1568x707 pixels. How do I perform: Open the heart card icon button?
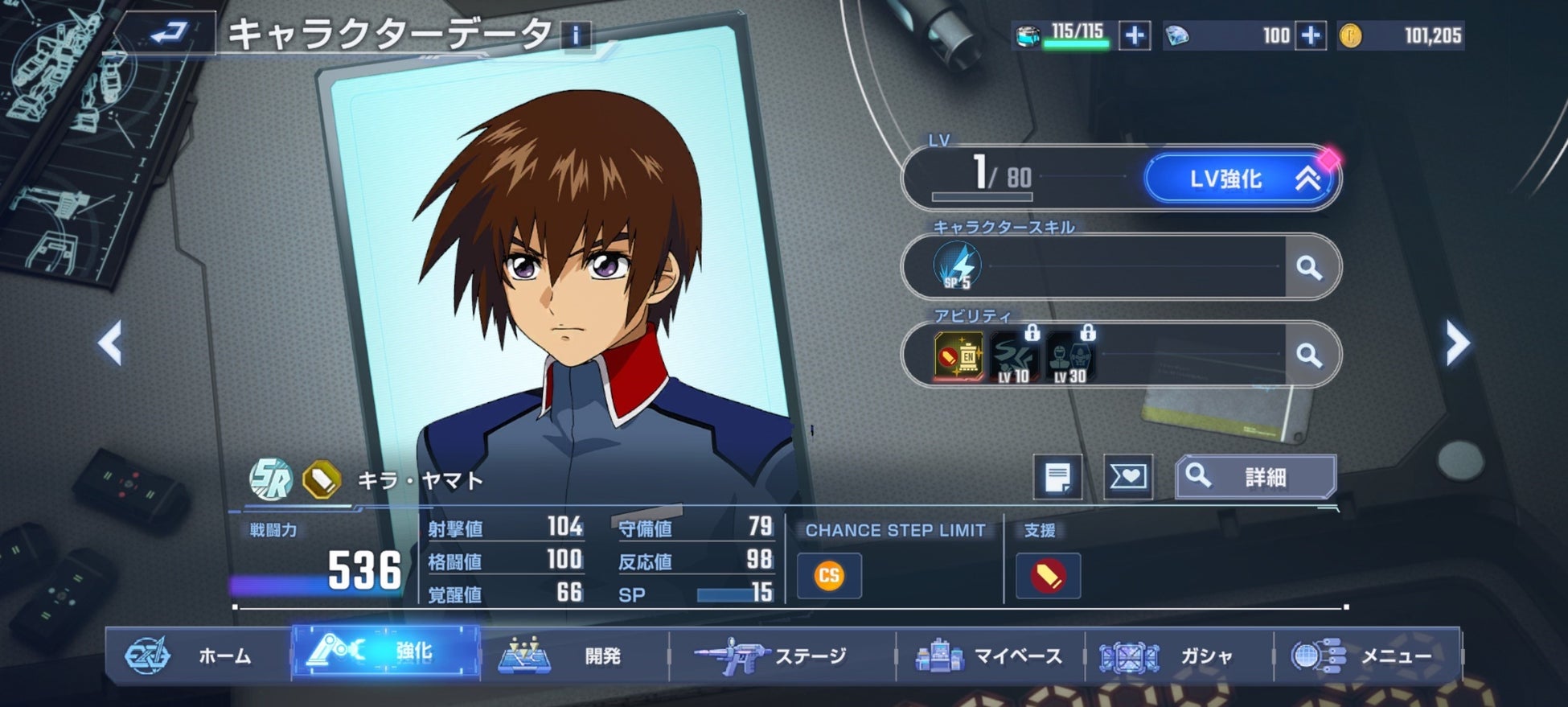click(x=1127, y=477)
